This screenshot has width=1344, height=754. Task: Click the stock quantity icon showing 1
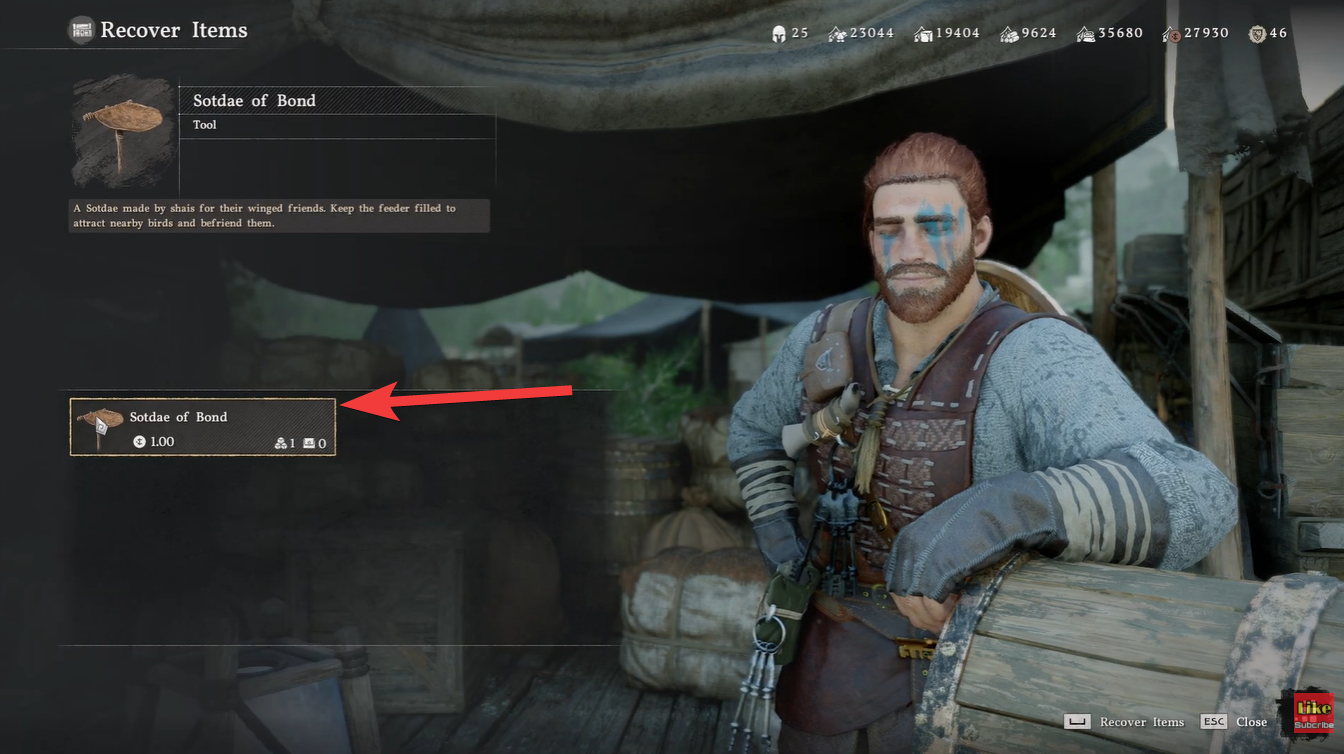point(282,442)
